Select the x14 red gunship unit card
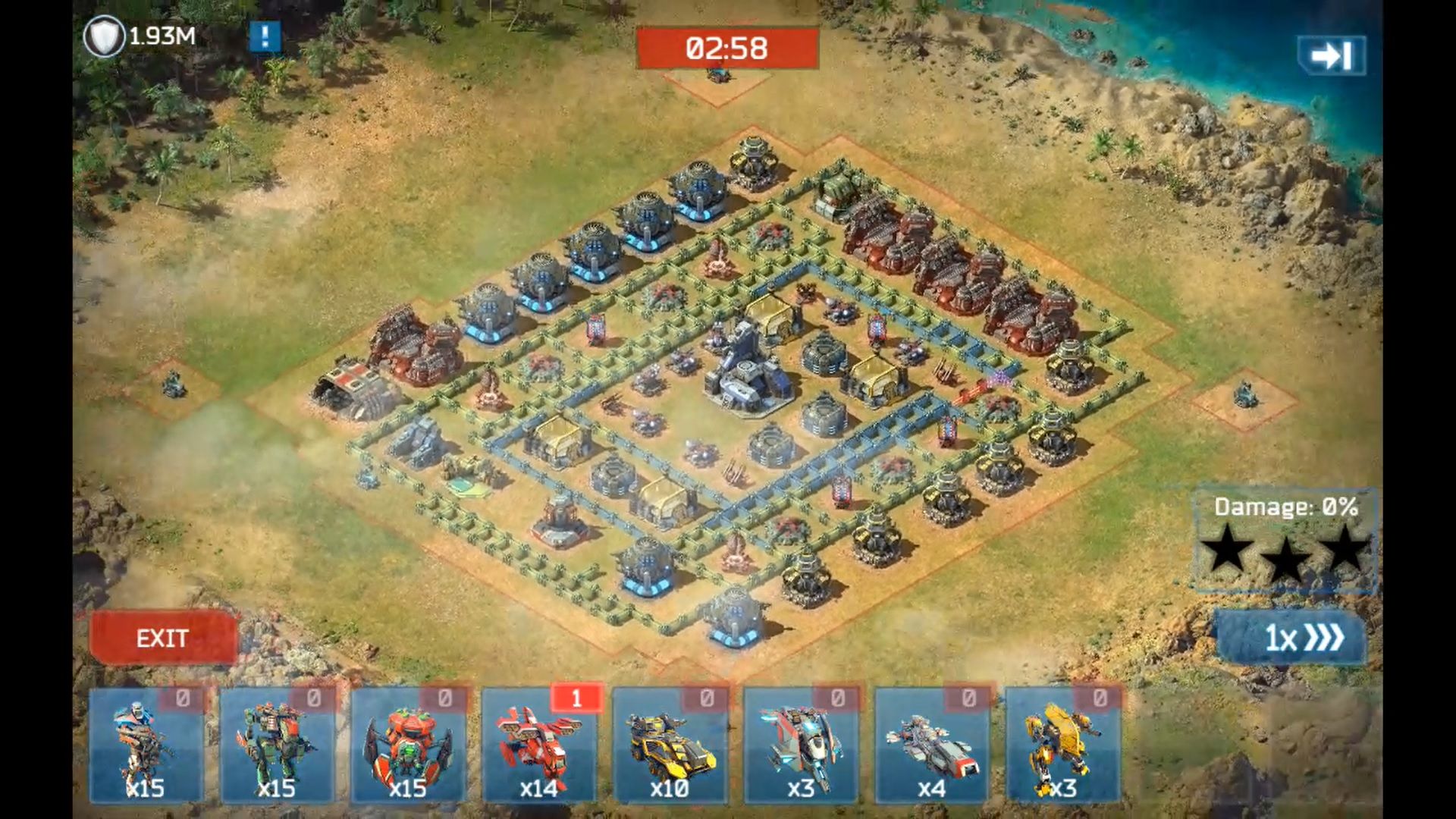Image resolution: width=1456 pixels, height=819 pixels. point(539,746)
